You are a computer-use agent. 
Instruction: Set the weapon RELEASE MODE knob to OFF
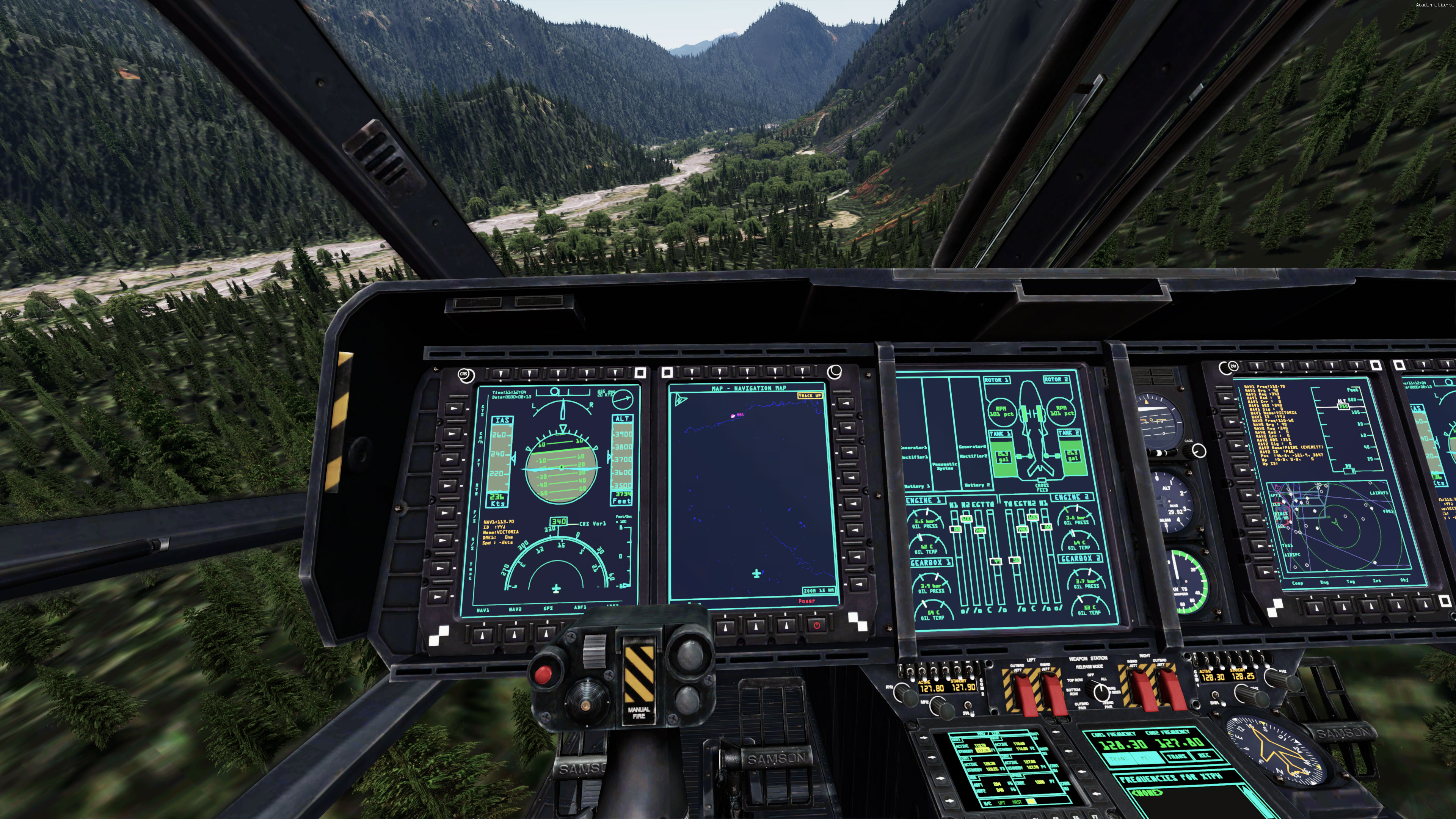click(1097, 691)
